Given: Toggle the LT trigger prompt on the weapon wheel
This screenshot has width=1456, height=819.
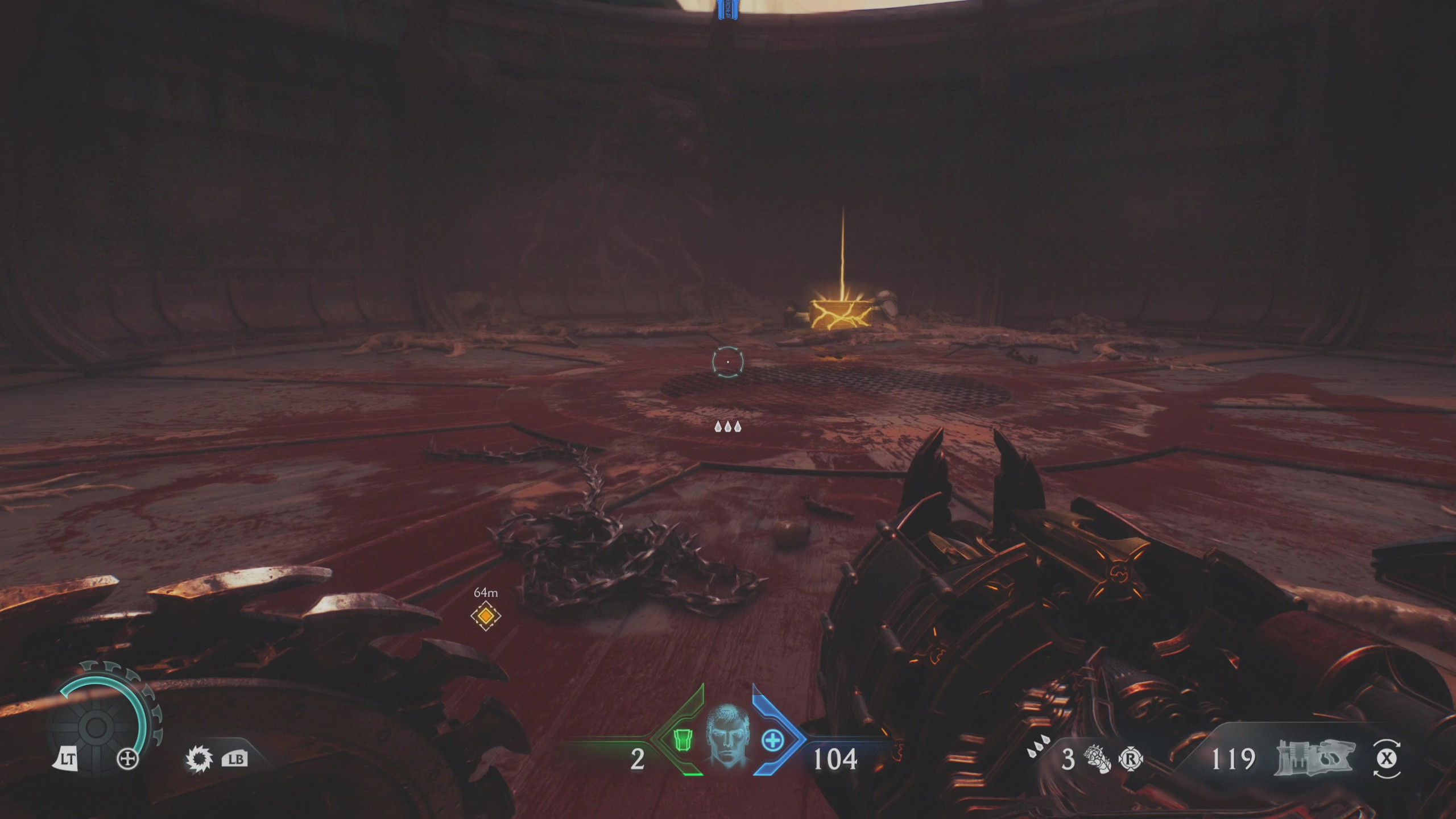Looking at the screenshot, I should (x=68, y=758).
